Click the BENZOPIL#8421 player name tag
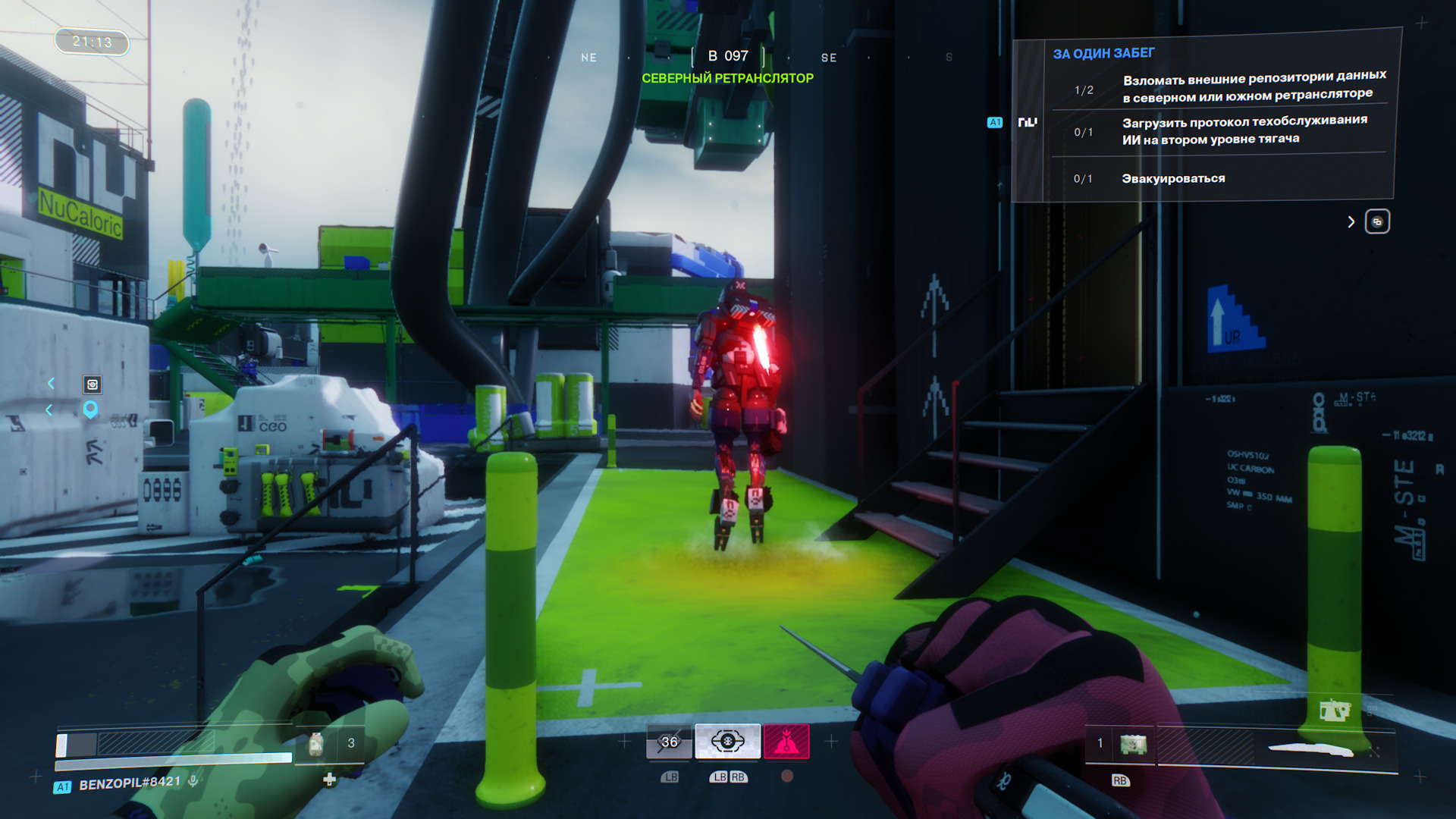Image resolution: width=1456 pixels, height=819 pixels. point(130,783)
